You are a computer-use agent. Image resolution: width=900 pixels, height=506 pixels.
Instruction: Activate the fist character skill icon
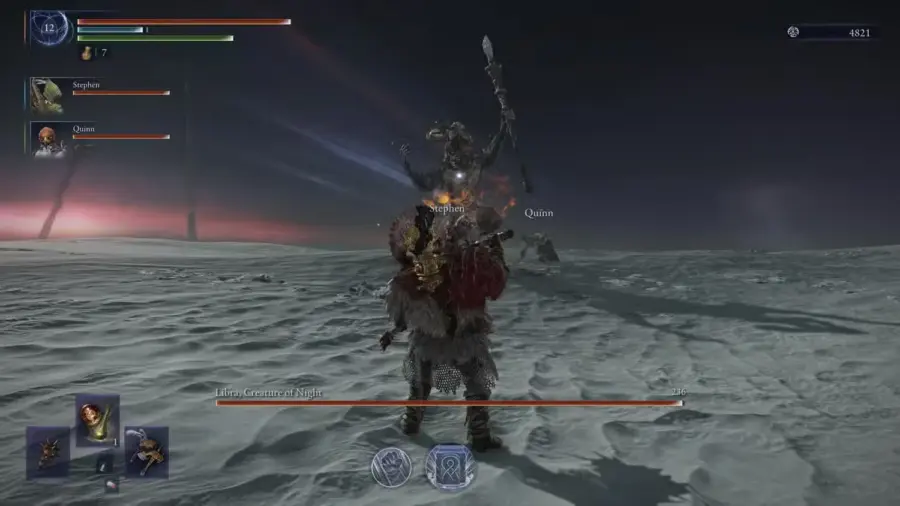tap(391, 468)
